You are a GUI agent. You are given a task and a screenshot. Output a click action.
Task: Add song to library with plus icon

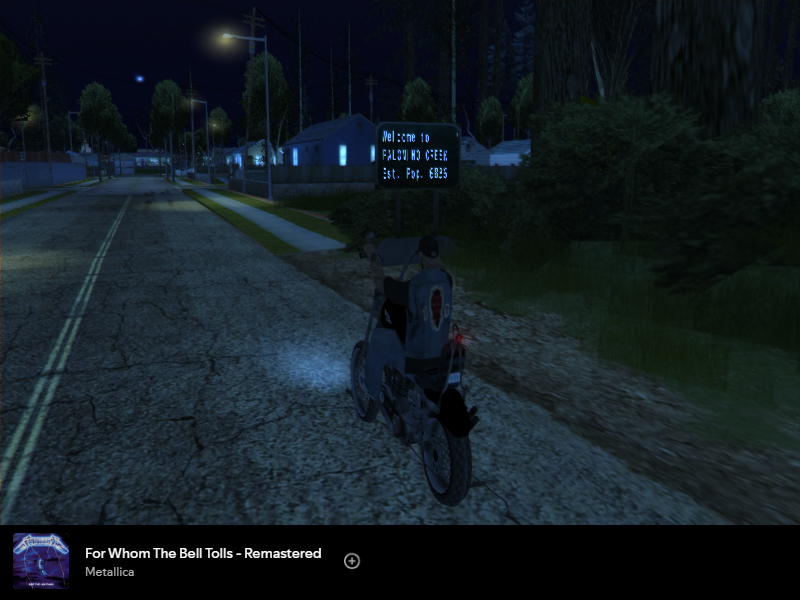tap(352, 561)
